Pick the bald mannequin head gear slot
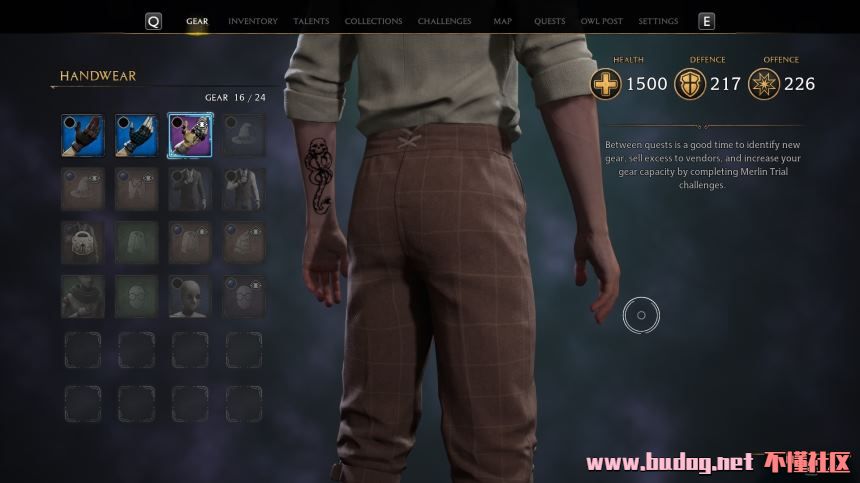This screenshot has height=483, width=860. 190,297
